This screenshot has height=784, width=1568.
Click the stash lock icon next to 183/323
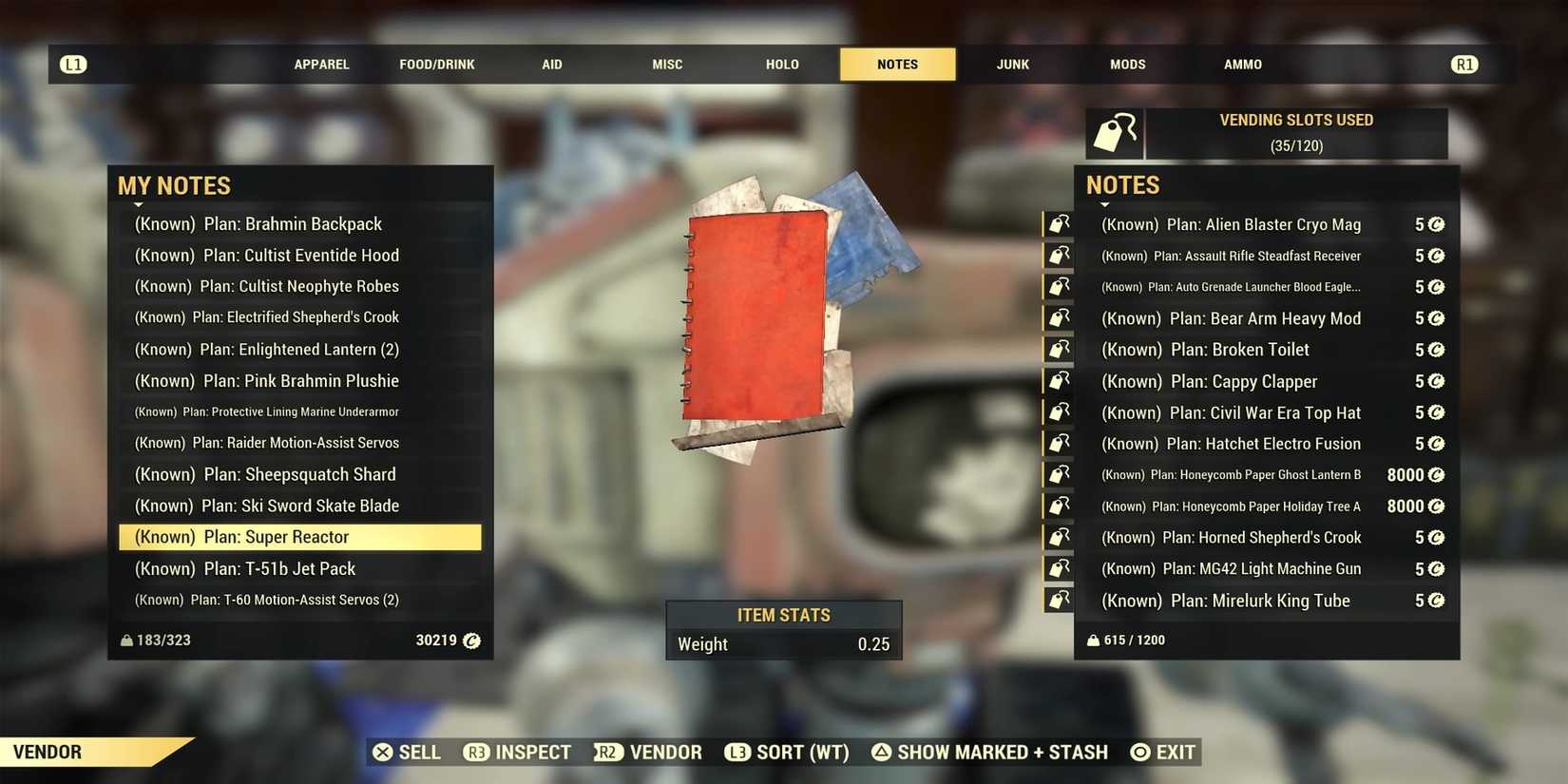(x=126, y=640)
